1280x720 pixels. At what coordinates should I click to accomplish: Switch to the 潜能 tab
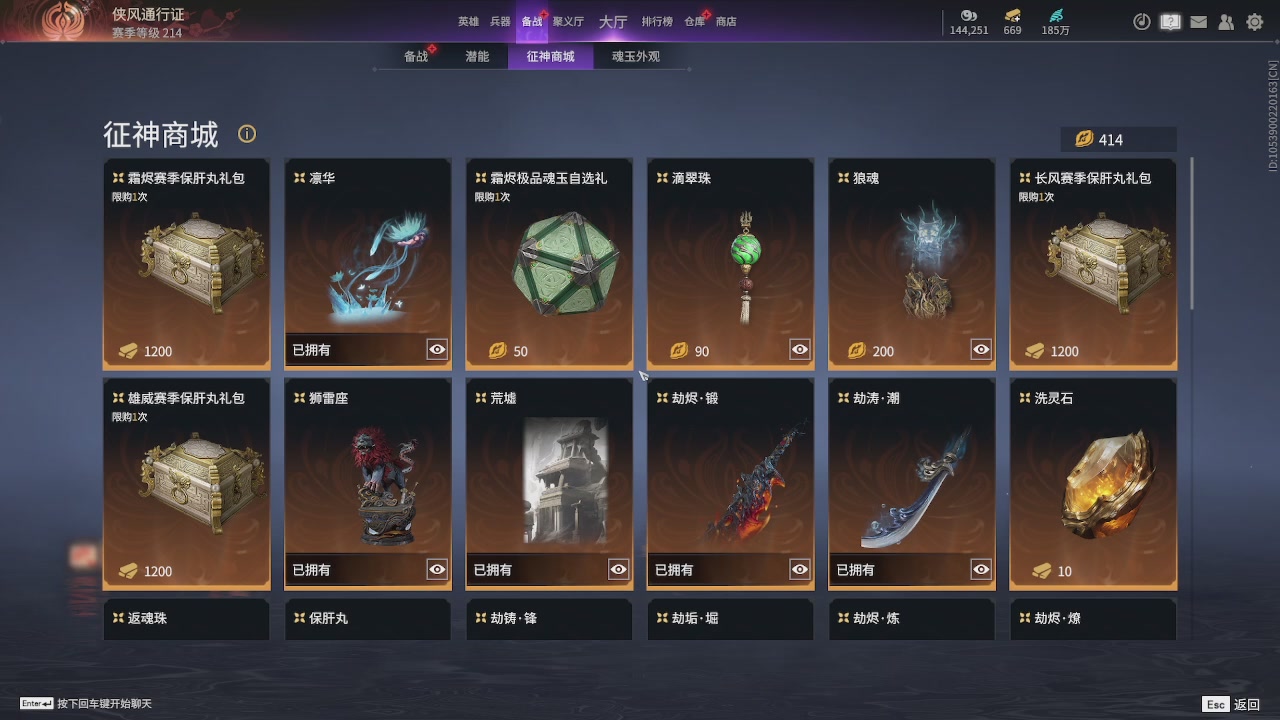tap(477, 56)
